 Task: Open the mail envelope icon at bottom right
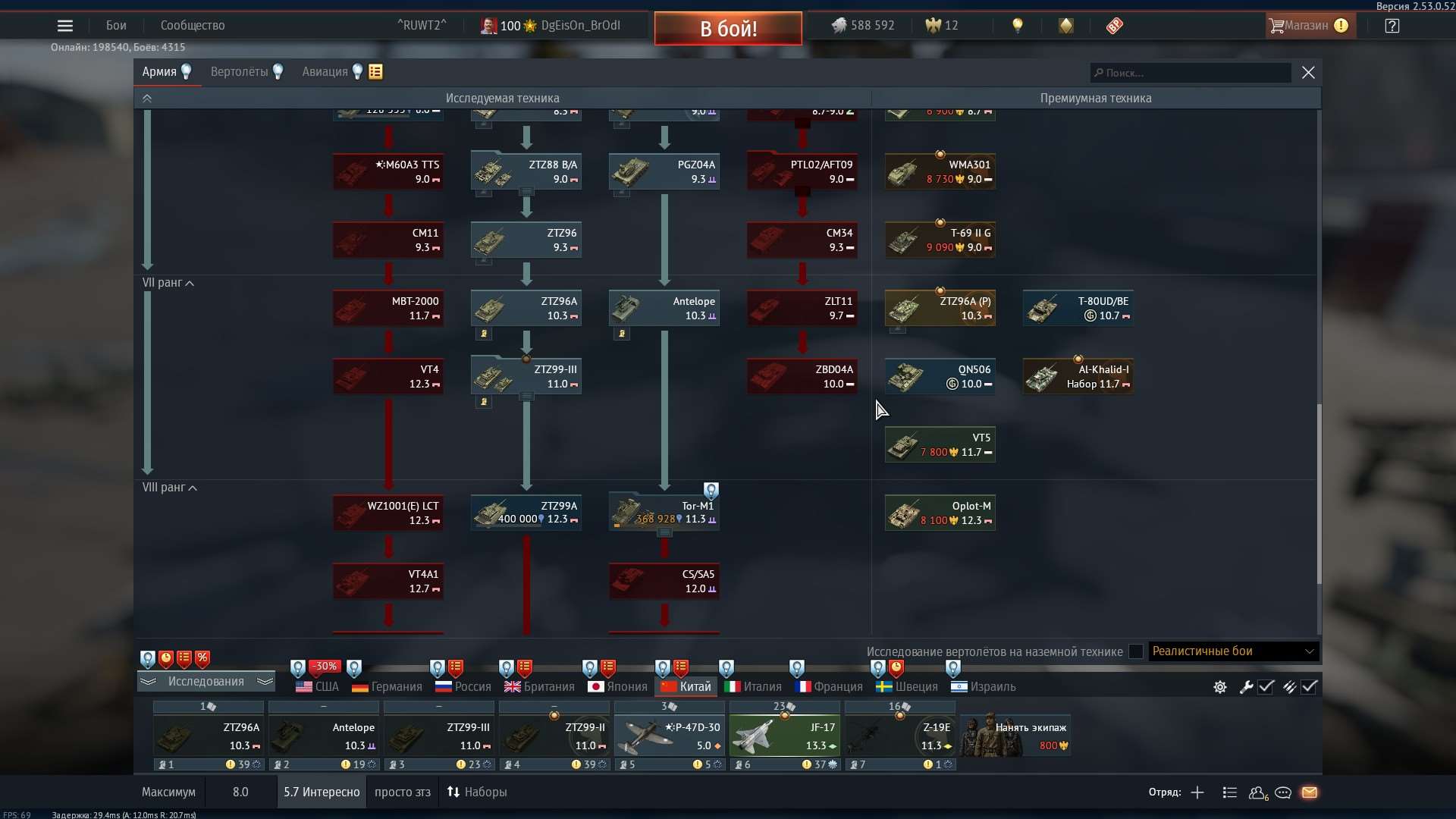[x=1310, y=792]
